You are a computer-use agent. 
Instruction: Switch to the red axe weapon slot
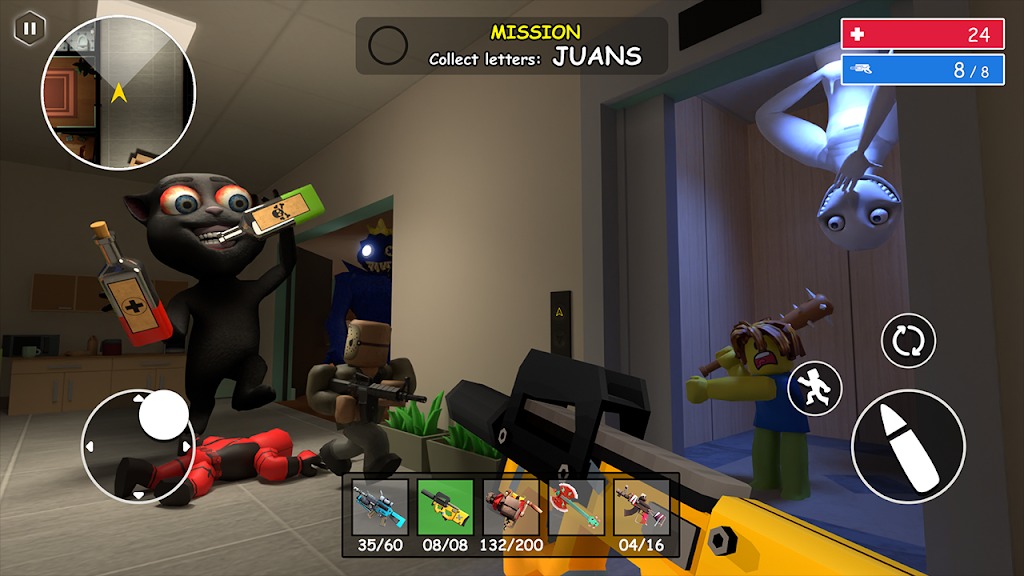[x=576, y=507]
